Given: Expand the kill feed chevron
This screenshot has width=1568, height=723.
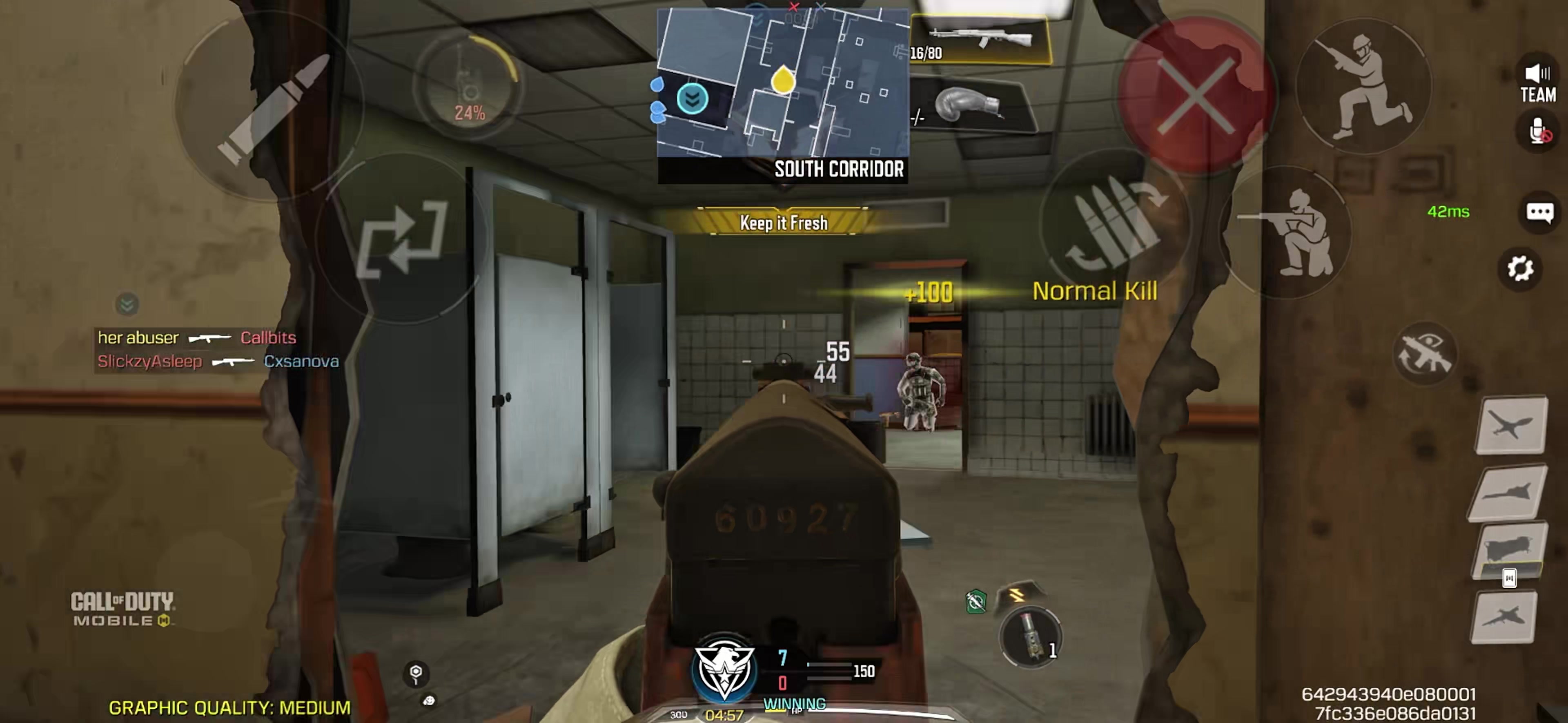Looking at the screenshot, I should point(127,304).
